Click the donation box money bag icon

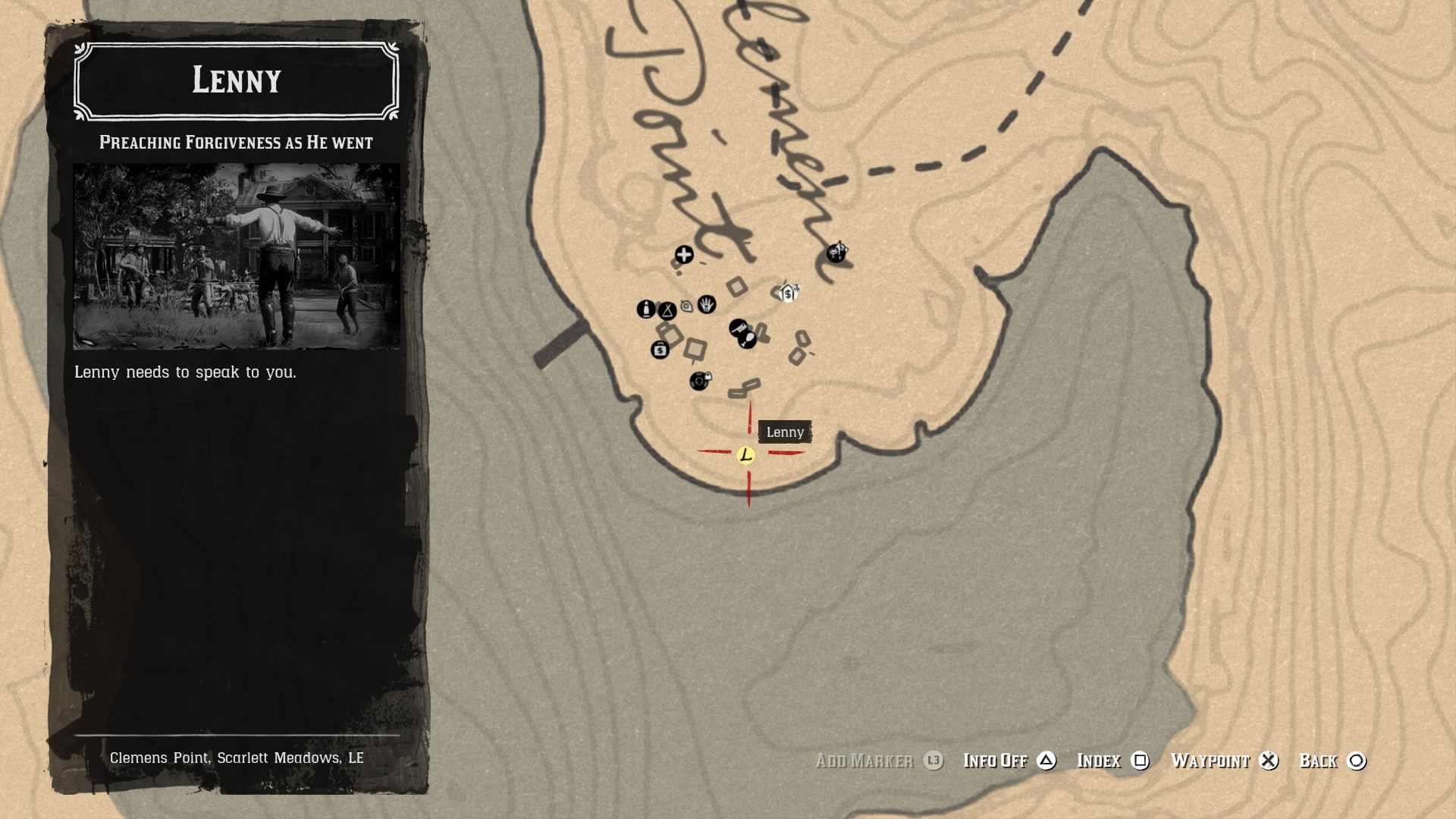(x=661, y=351)
